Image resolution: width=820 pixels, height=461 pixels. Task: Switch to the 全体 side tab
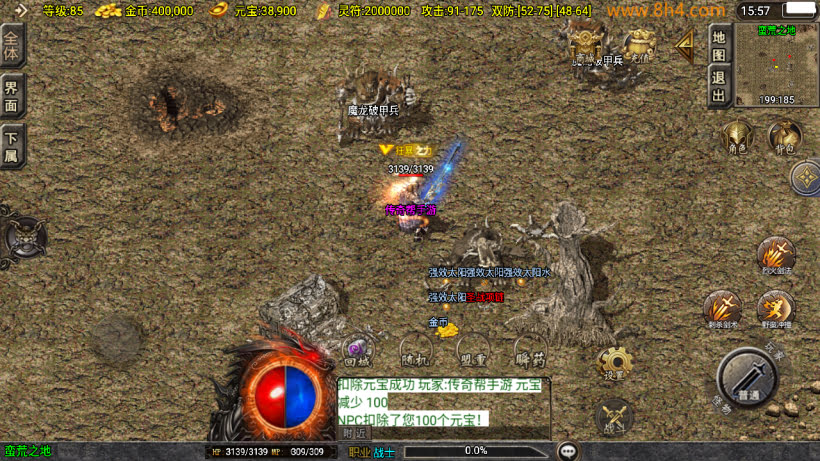coord(12,44)
